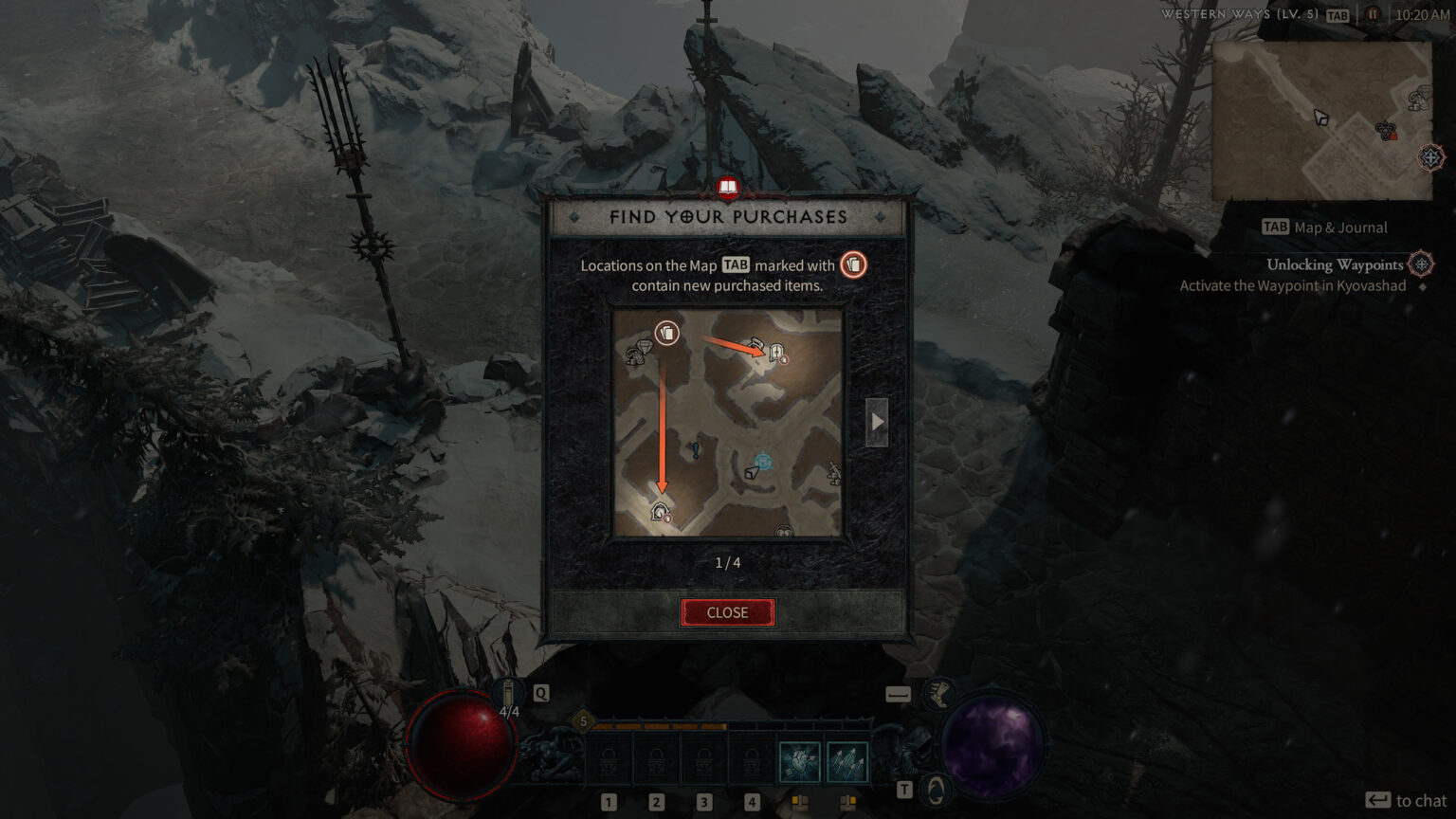1456x819 pixels.
Task: Click the waypoint emblem beside Unlocking Waypoints
Action: coord(1419,265)
